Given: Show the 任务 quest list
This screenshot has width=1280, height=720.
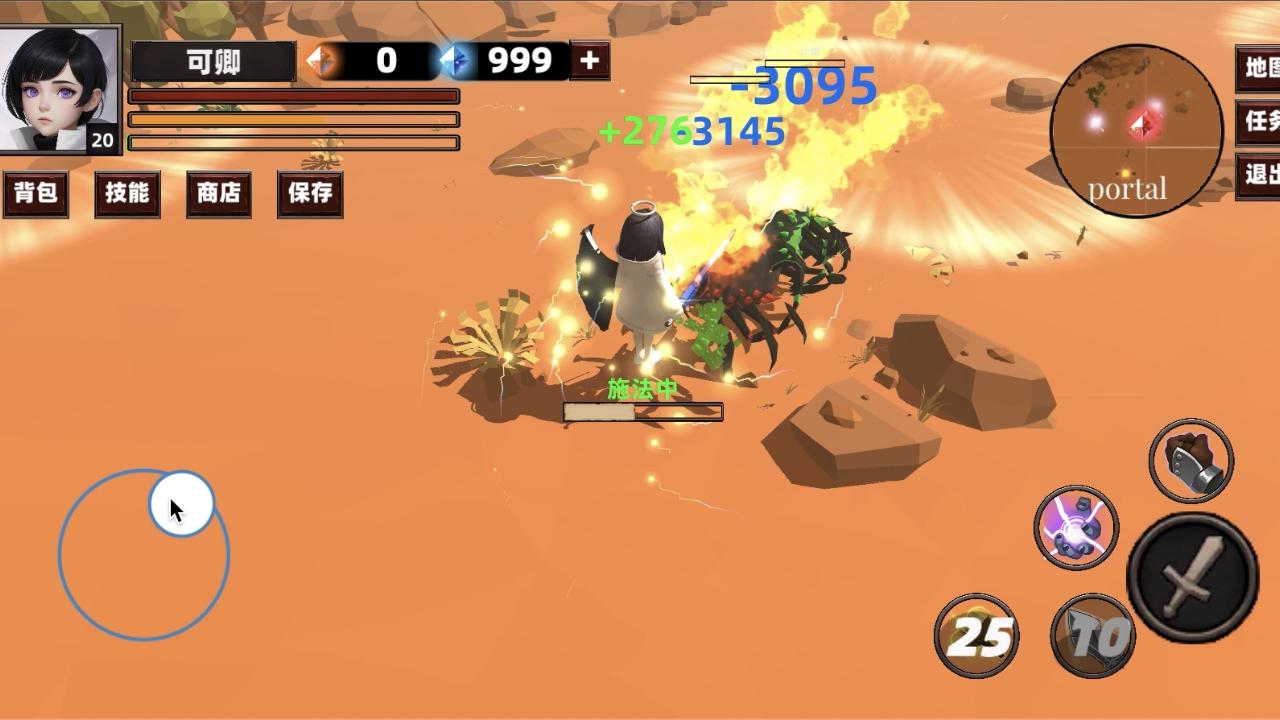Looking at the screenshot, I should [x=1259, y=122].
